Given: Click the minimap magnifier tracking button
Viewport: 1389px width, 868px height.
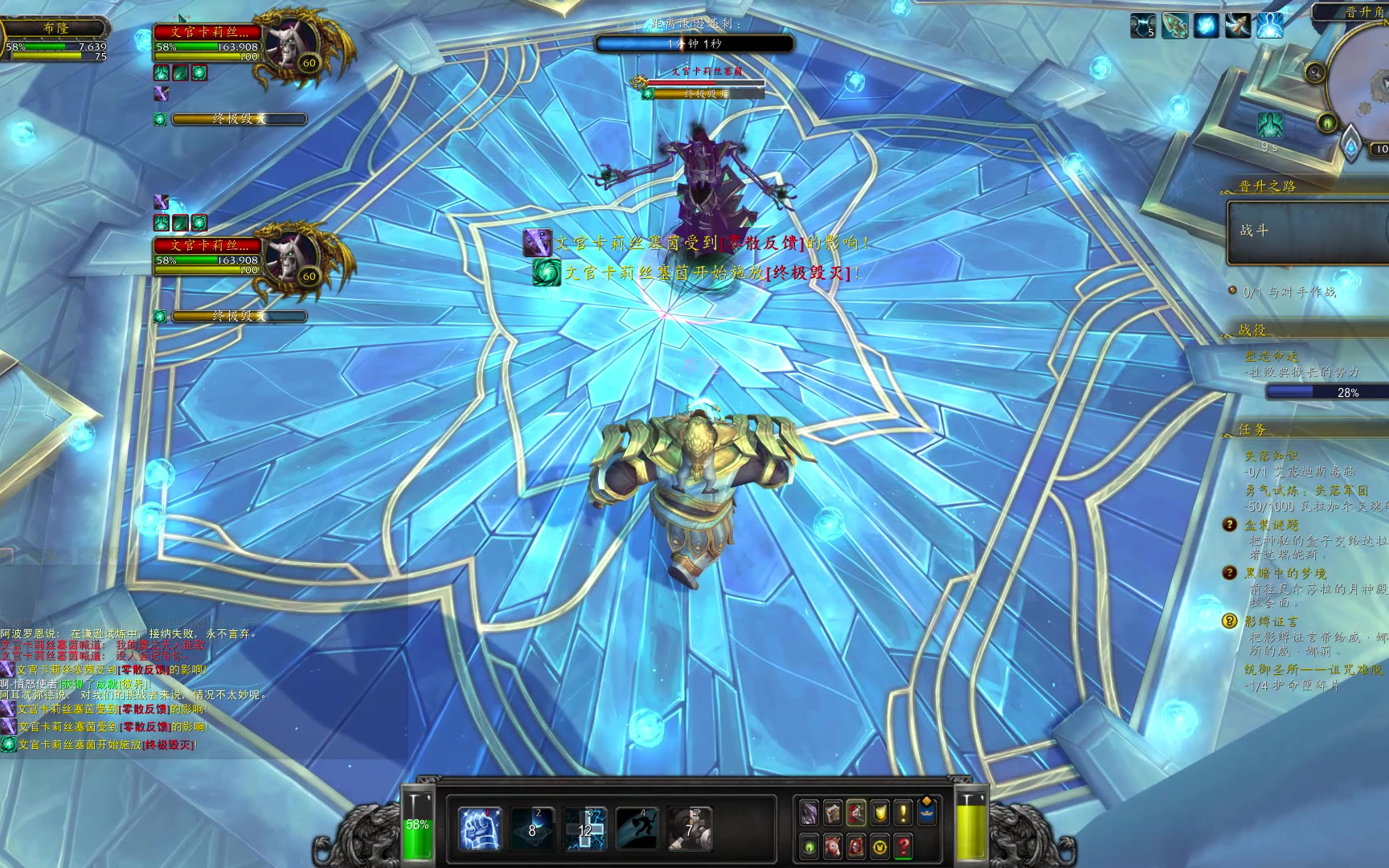Looking at the screenshot, I should (1317, 72).
